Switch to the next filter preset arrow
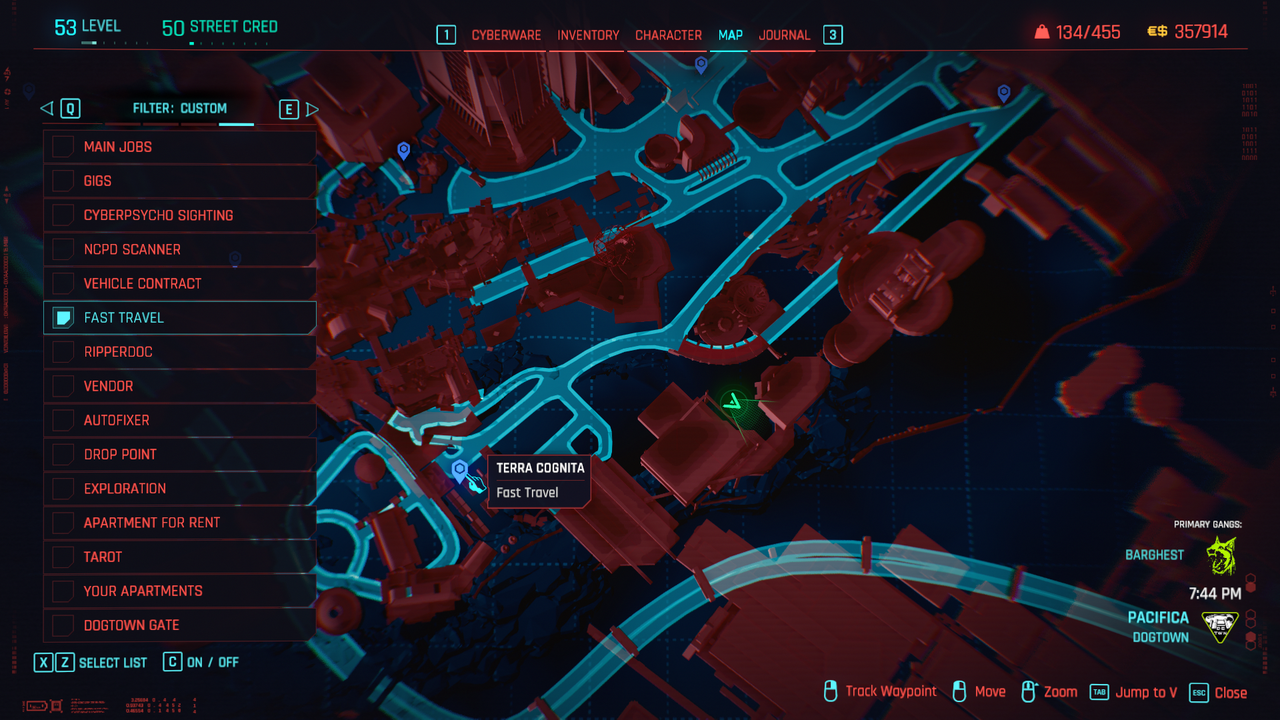The height and width of the screenshot is (720, 1280). pyautogui.click(x=312, y=109)
